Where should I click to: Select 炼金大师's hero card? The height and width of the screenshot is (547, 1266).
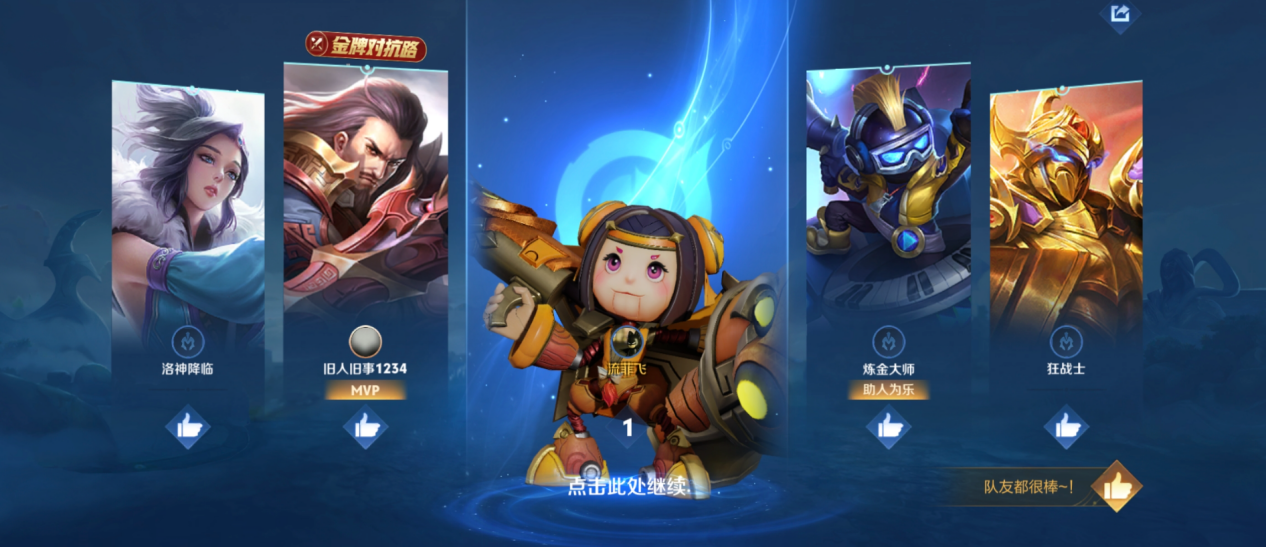point(888,190)
